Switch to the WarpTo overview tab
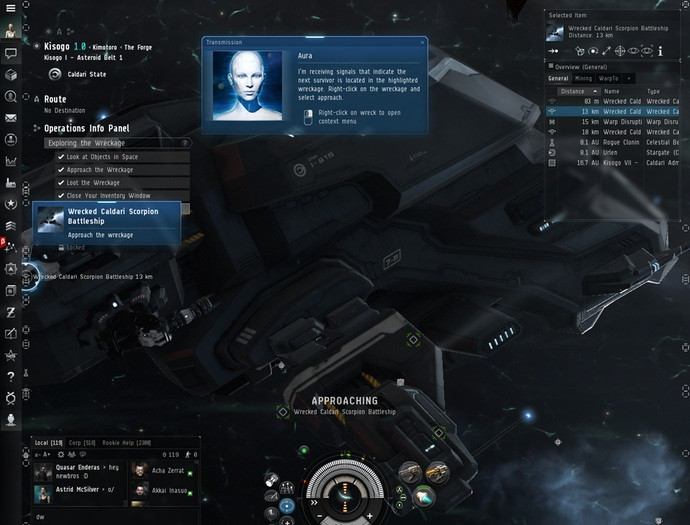 pos(608,78)
